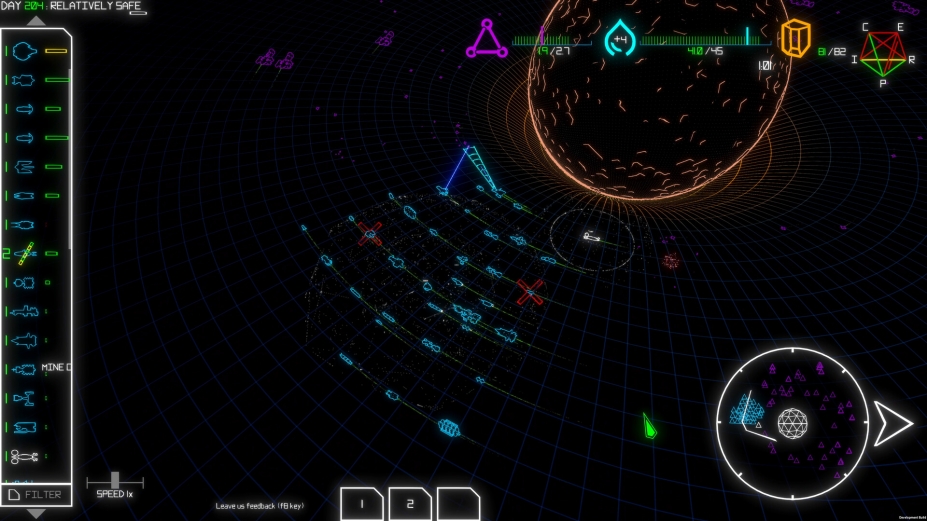Image resolution: width=927 pixels, height=521 pixels.
Task: Click the circular minimap radar
Action: [792, 423]
